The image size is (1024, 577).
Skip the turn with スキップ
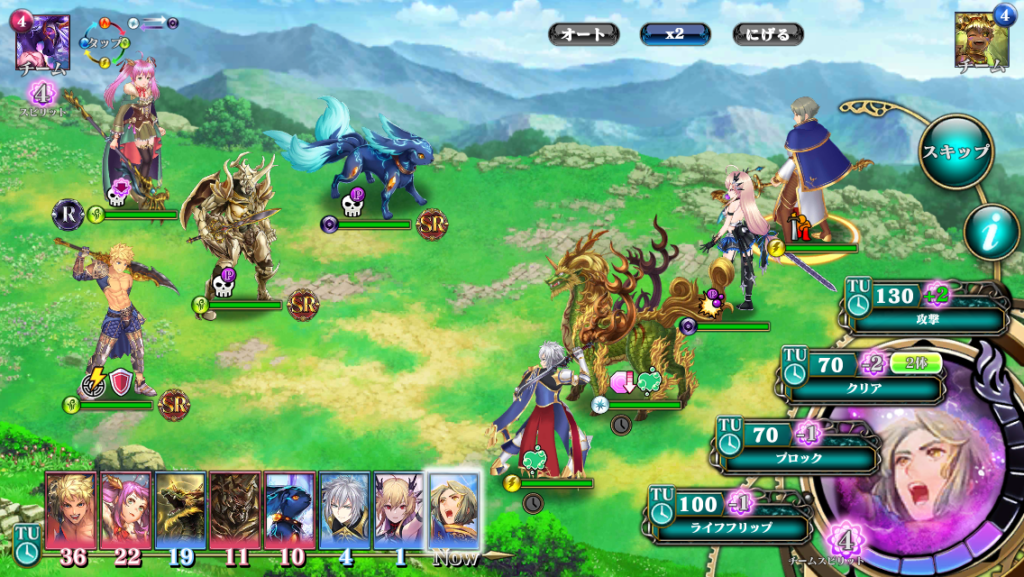pos(955,152)
